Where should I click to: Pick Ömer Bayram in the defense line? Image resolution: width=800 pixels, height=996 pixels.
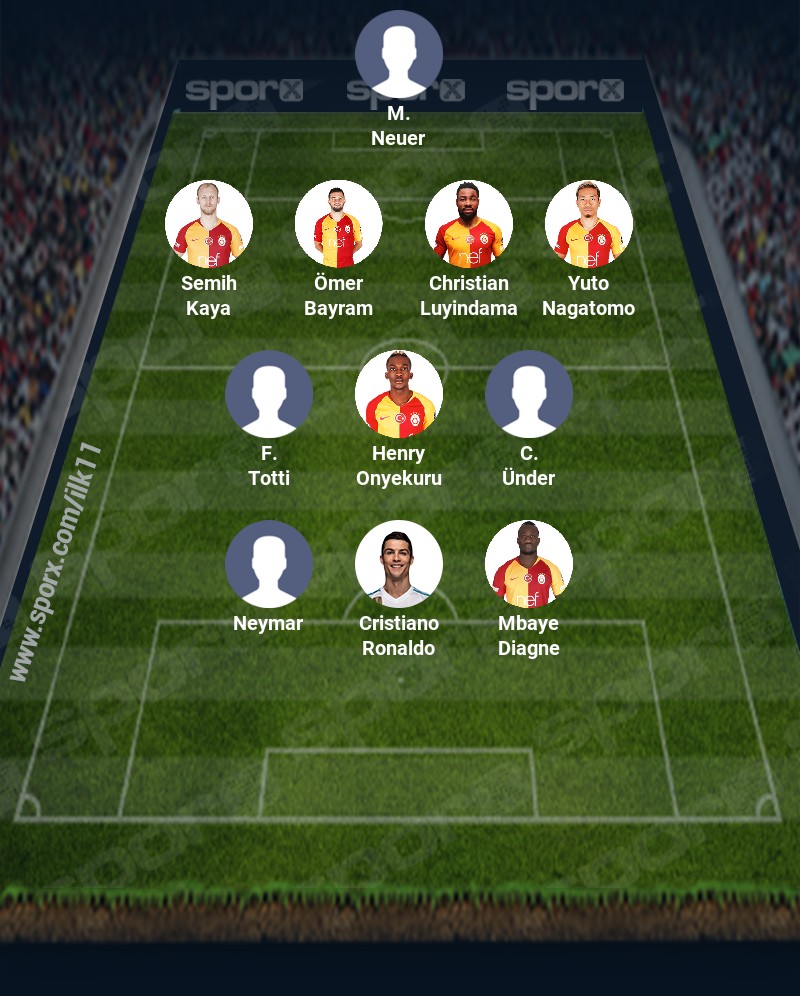(339, 224)
